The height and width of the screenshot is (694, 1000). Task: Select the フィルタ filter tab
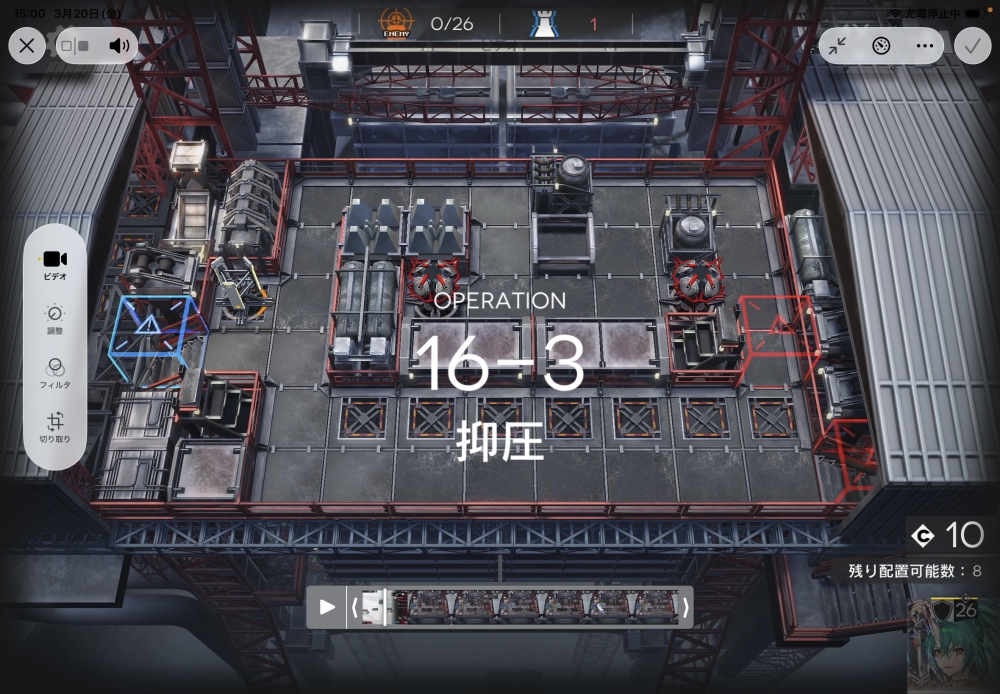(x=55, y=374)
